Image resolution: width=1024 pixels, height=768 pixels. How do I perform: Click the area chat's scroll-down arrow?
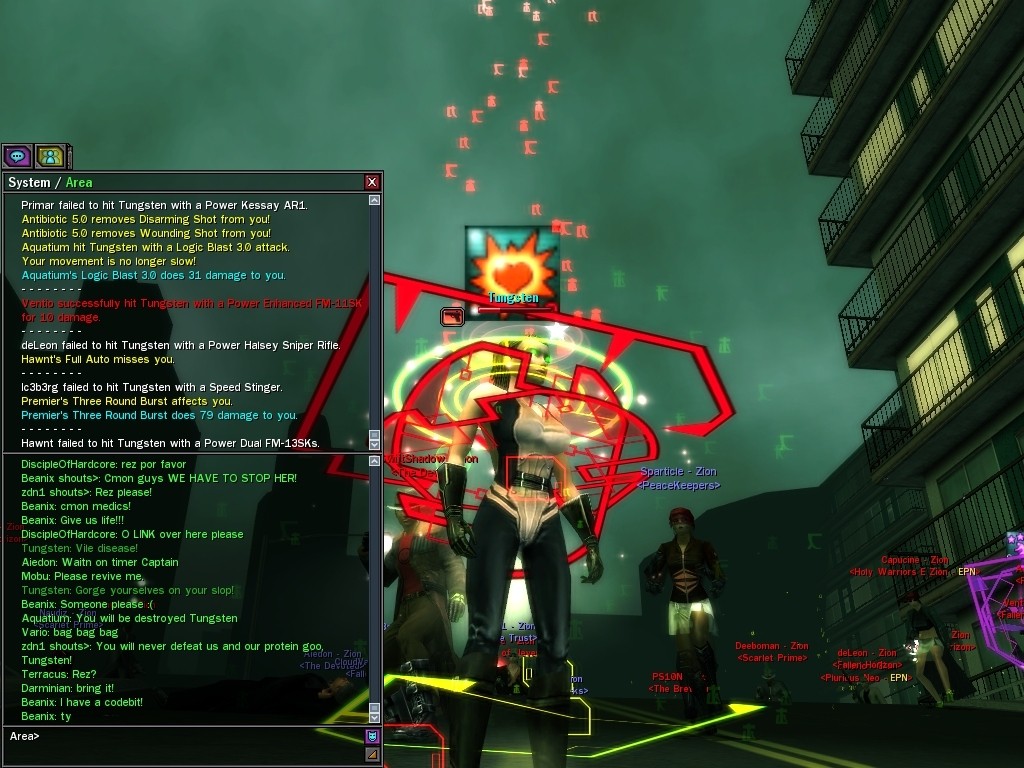pyautogui.click(x=375, y=716)
